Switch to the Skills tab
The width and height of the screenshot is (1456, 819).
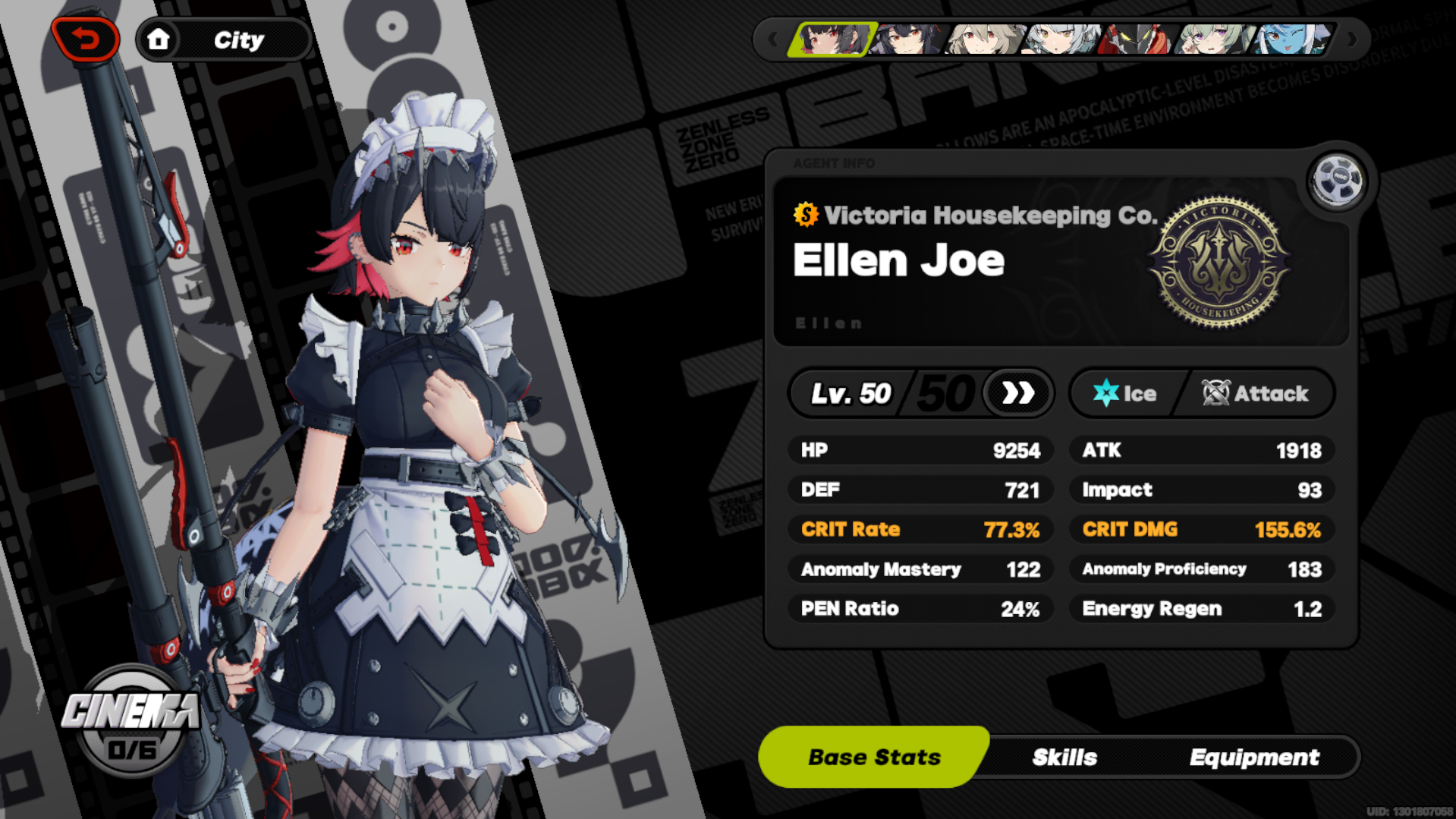coord(1065,756)
